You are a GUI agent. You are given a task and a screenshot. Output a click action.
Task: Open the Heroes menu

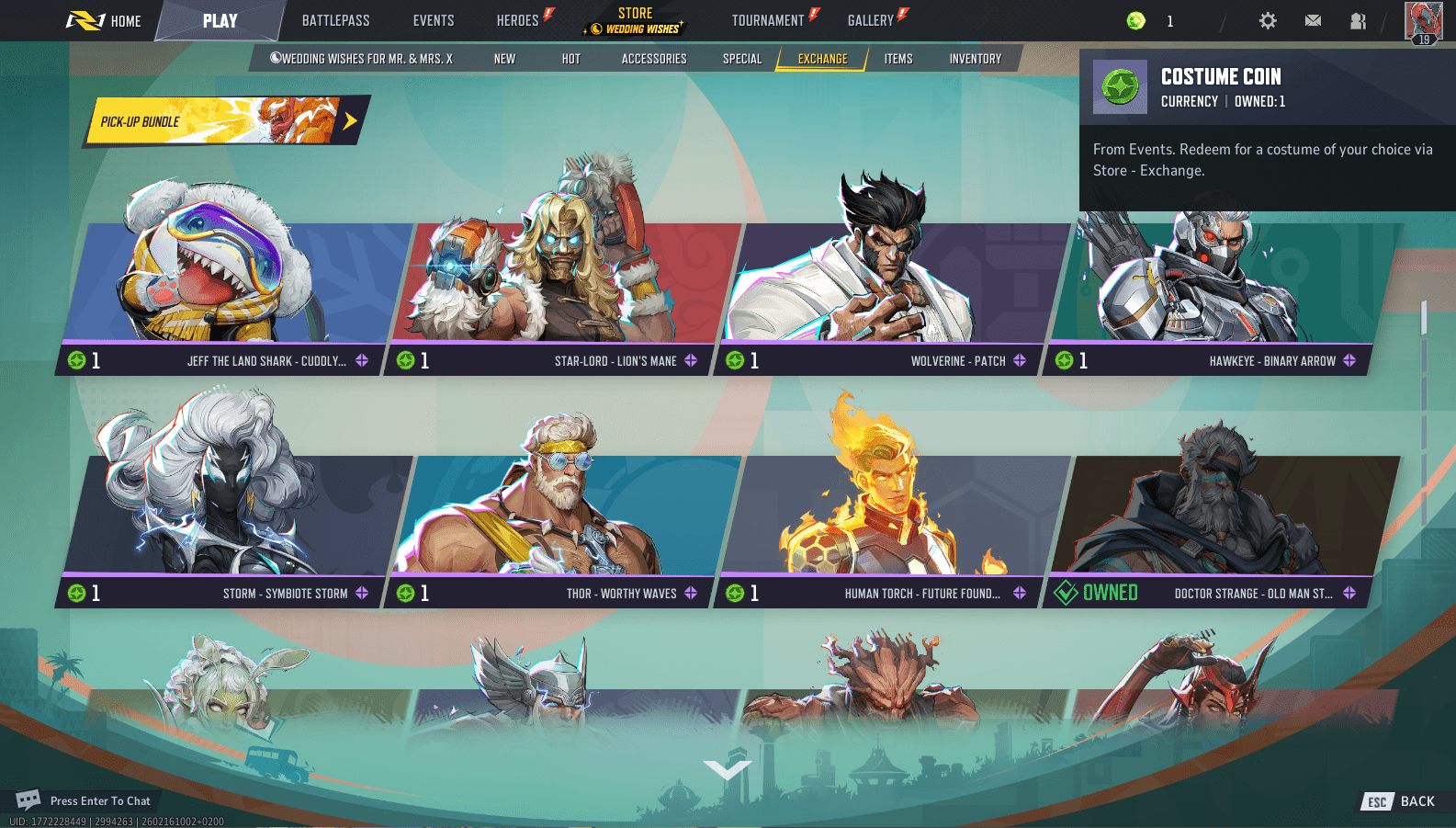coord(518,21)
